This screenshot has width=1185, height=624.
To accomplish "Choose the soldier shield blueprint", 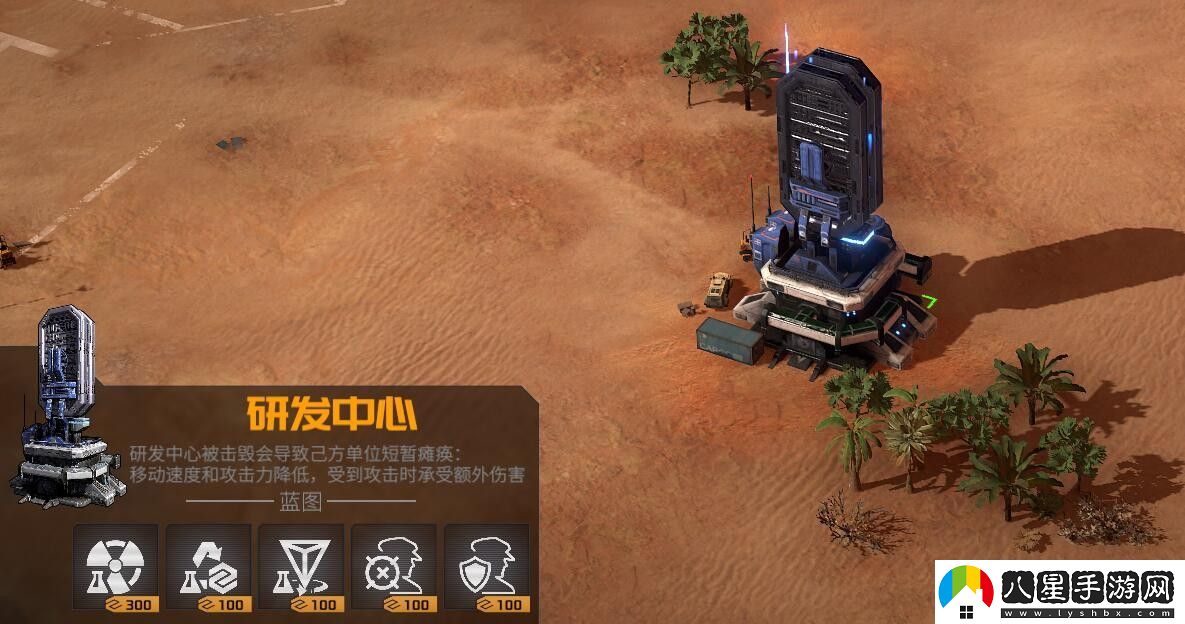I will pos(487,567).
